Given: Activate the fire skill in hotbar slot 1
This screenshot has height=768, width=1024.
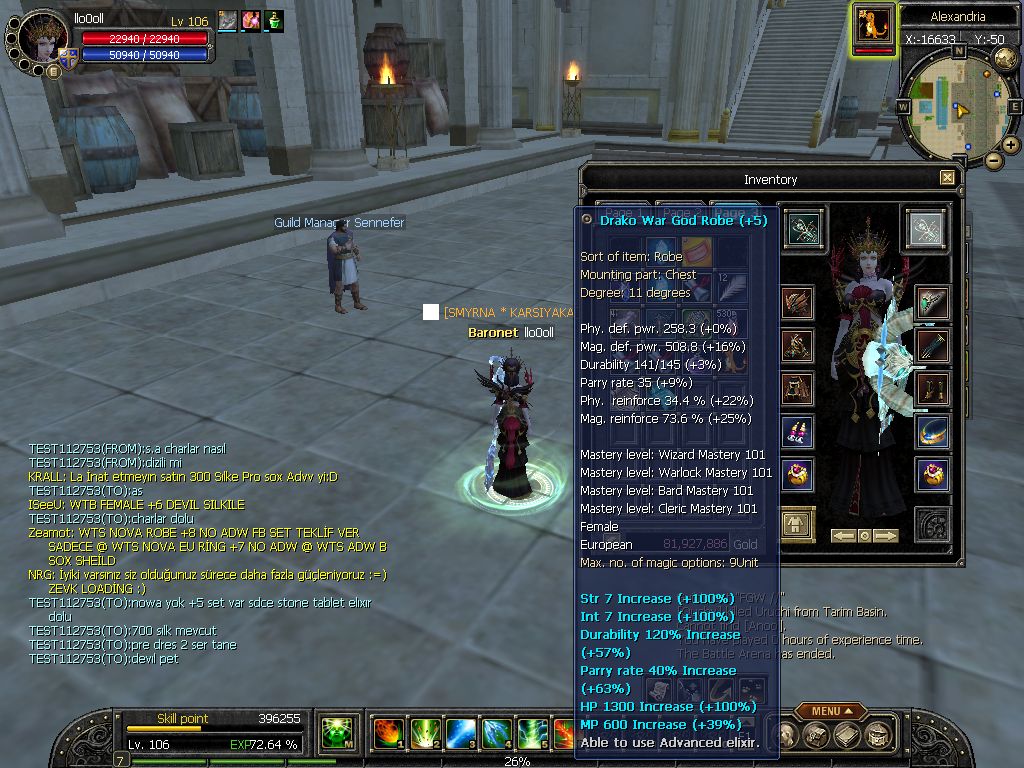Looking at the screenshot, I should click(388, 734).
